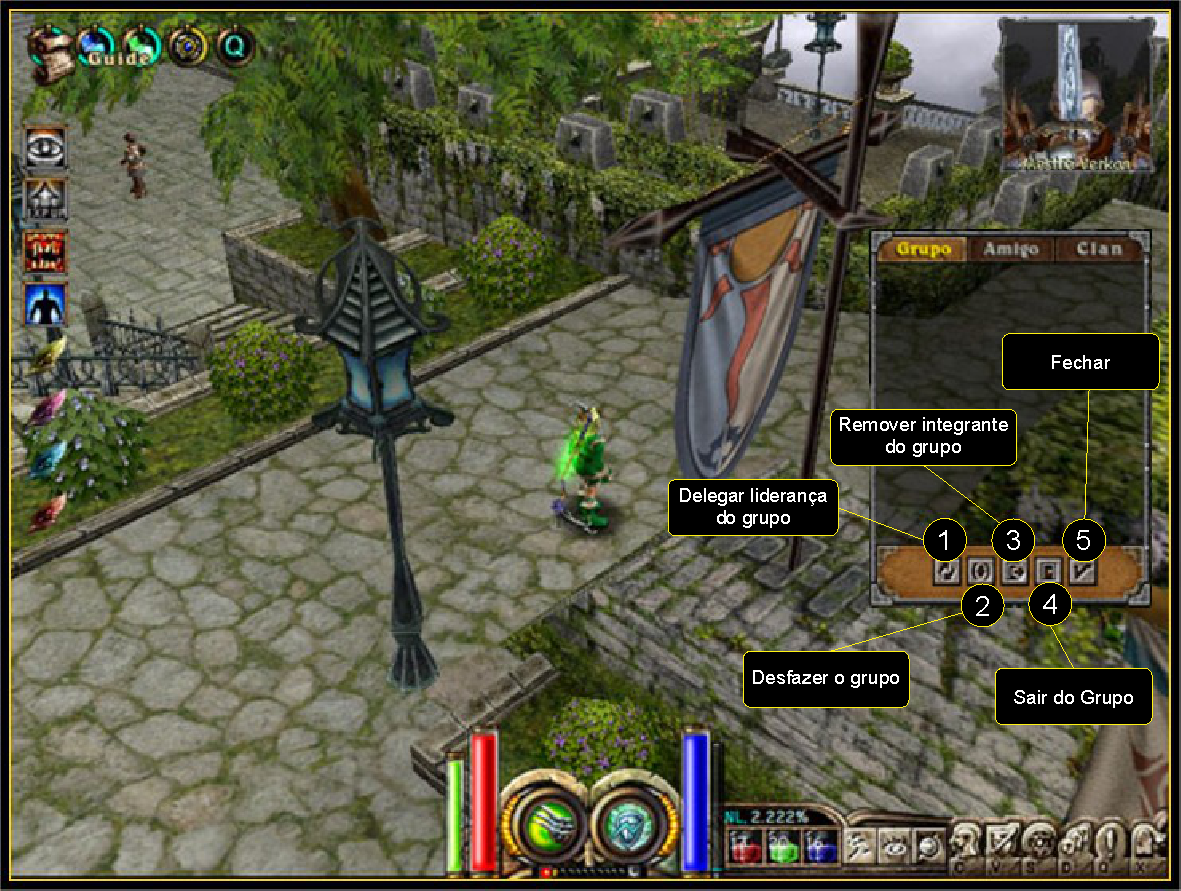1181x891 pixels.
Task: Delegate group leadership with button 1
Action: (x=946, y=571)
